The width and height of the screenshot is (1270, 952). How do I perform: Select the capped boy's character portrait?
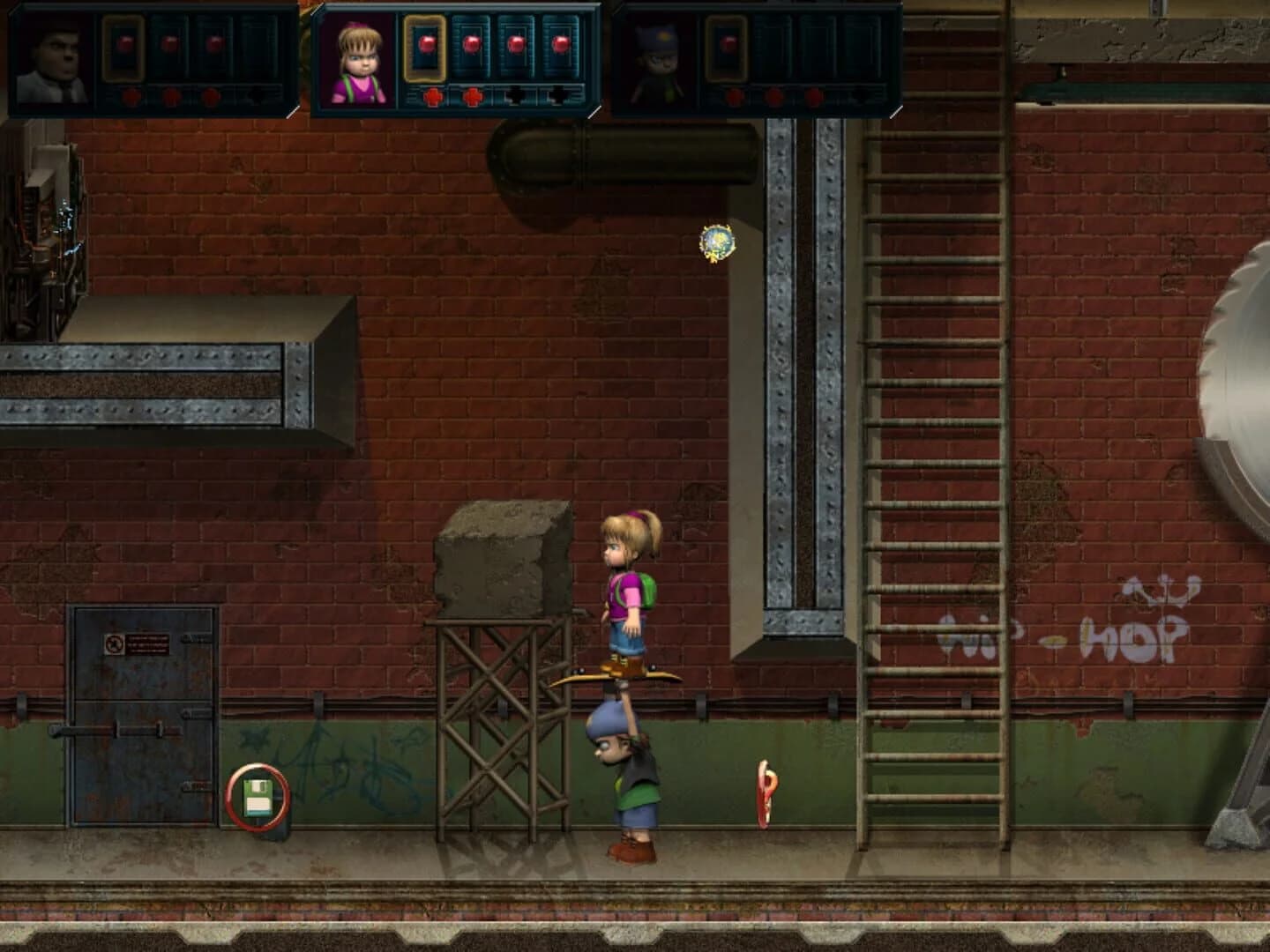tap(654, 62)
